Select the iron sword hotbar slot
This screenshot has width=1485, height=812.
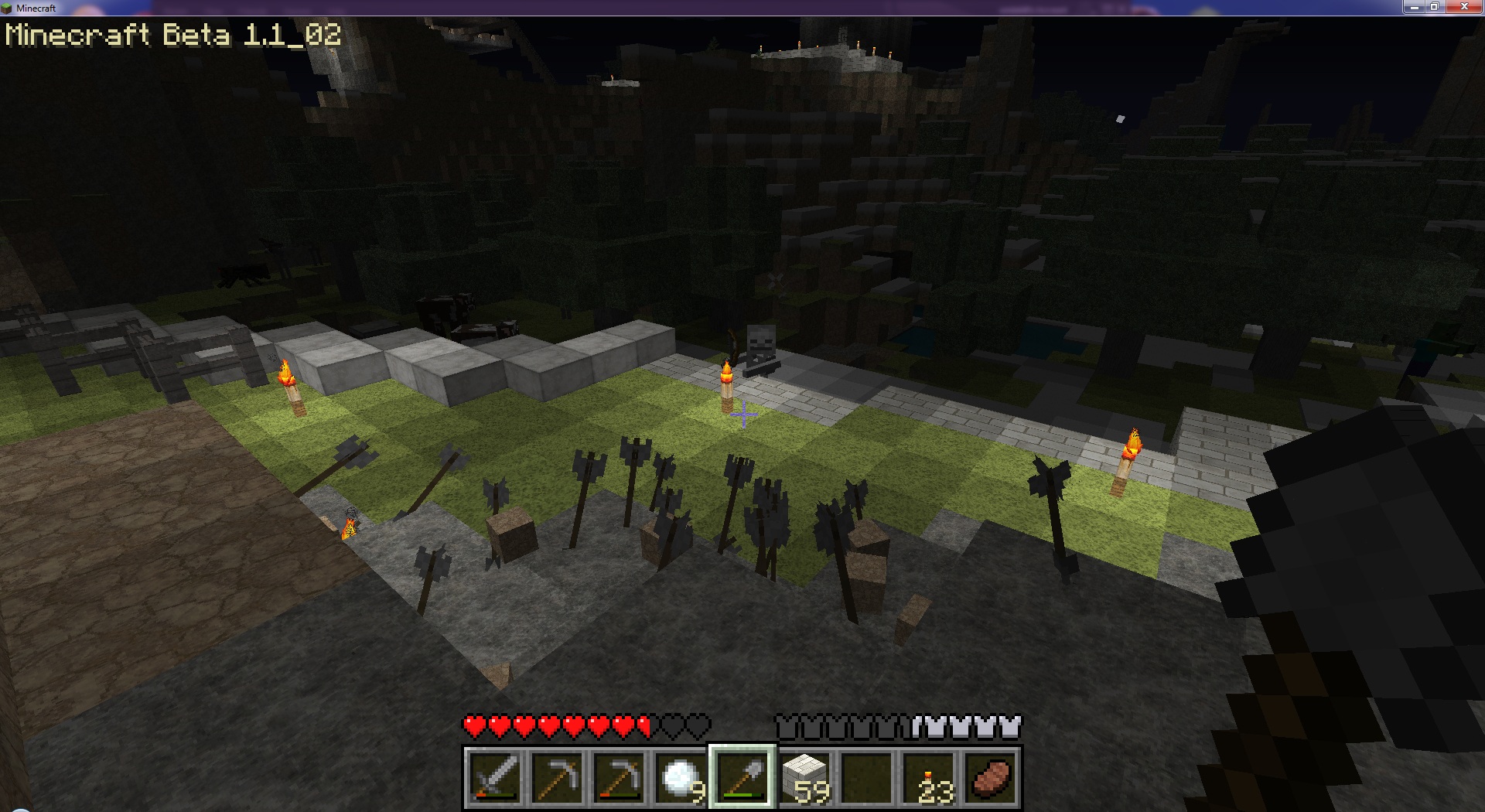pos(495,777)
